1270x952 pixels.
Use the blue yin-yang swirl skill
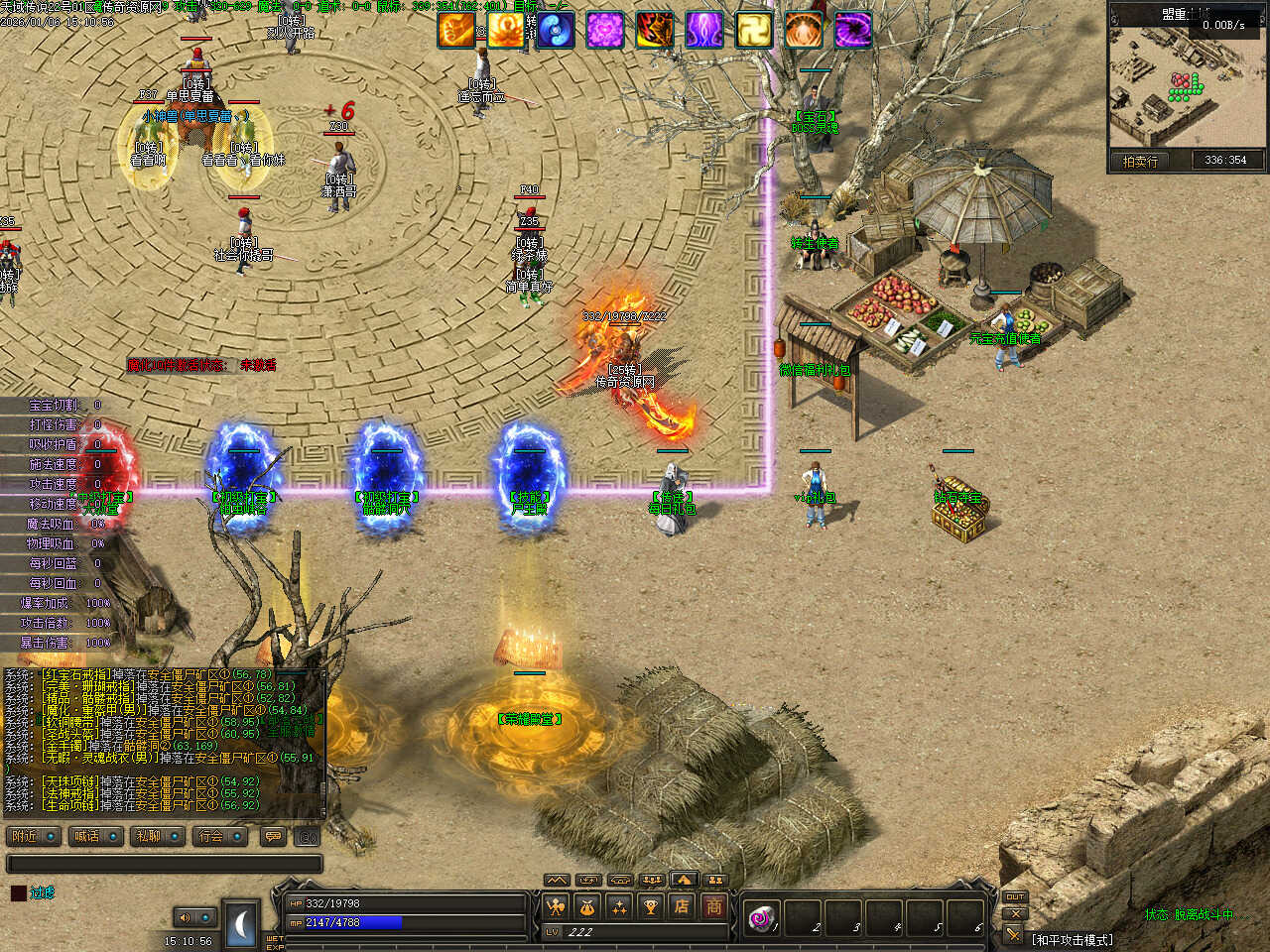coord(556,30)
